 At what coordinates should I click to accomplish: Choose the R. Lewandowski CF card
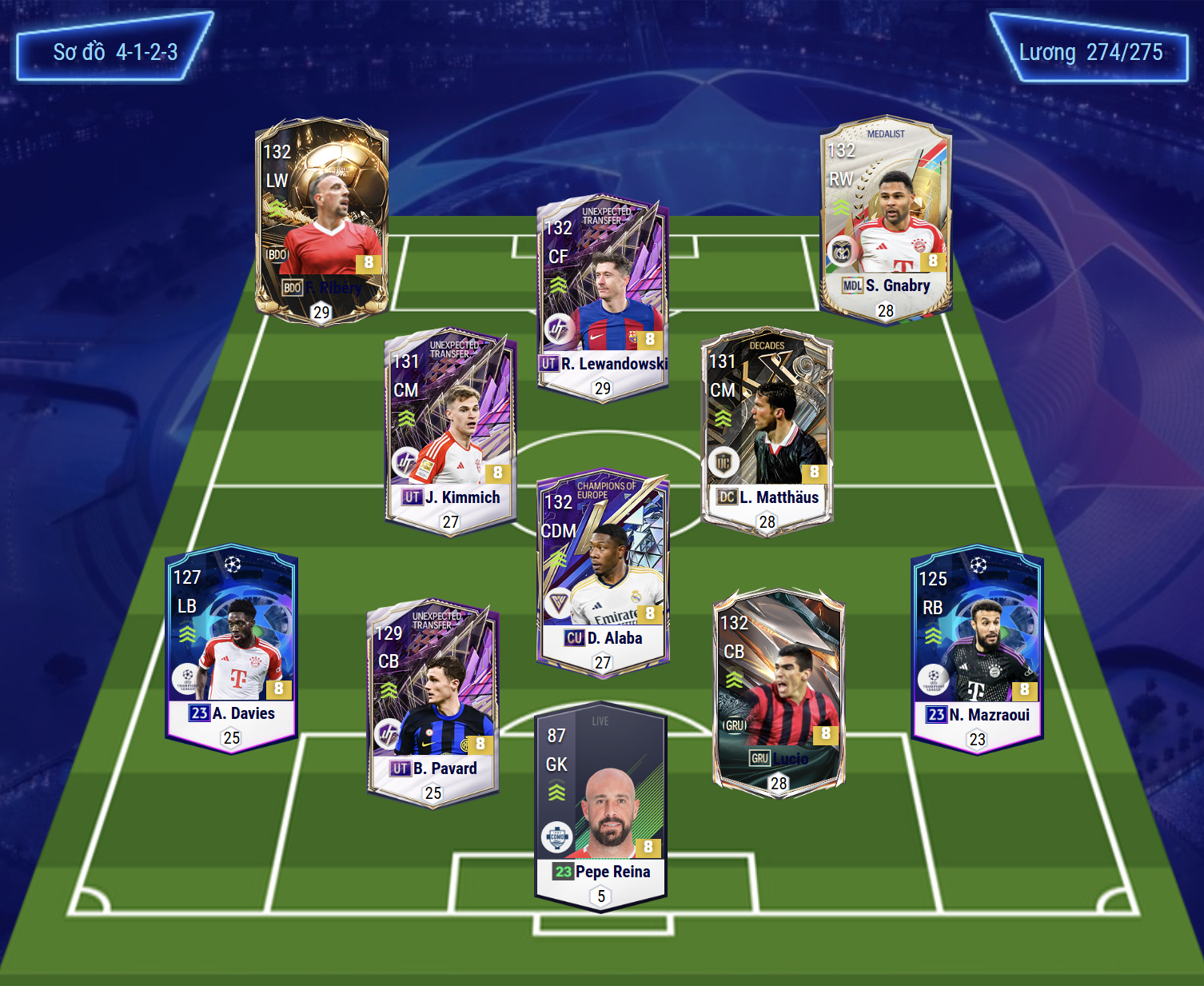603,297
